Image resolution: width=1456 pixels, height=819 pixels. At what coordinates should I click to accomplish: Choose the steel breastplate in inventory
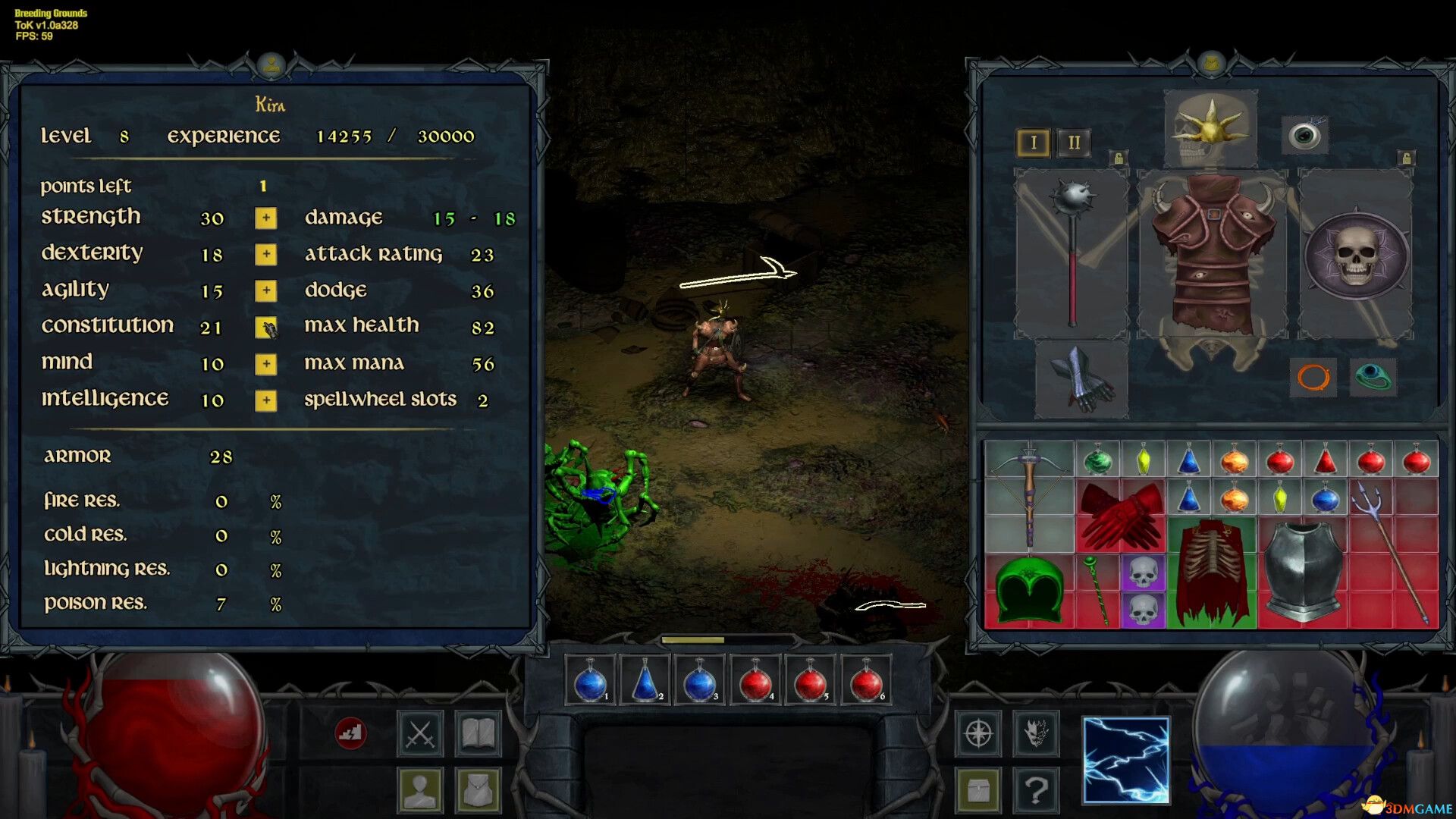tap(1302, 570)
